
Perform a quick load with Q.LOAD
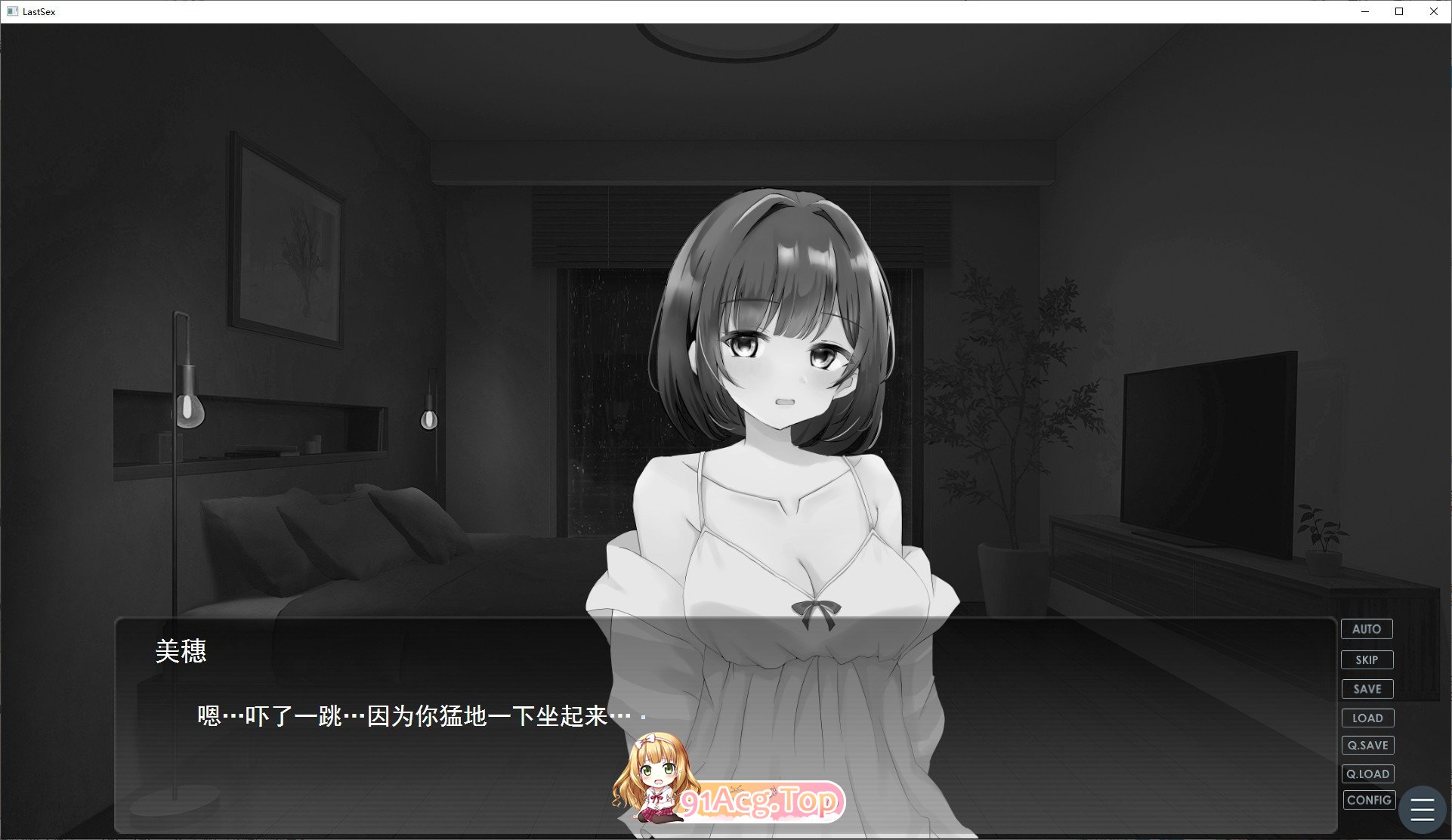(x=1368, y=773)
